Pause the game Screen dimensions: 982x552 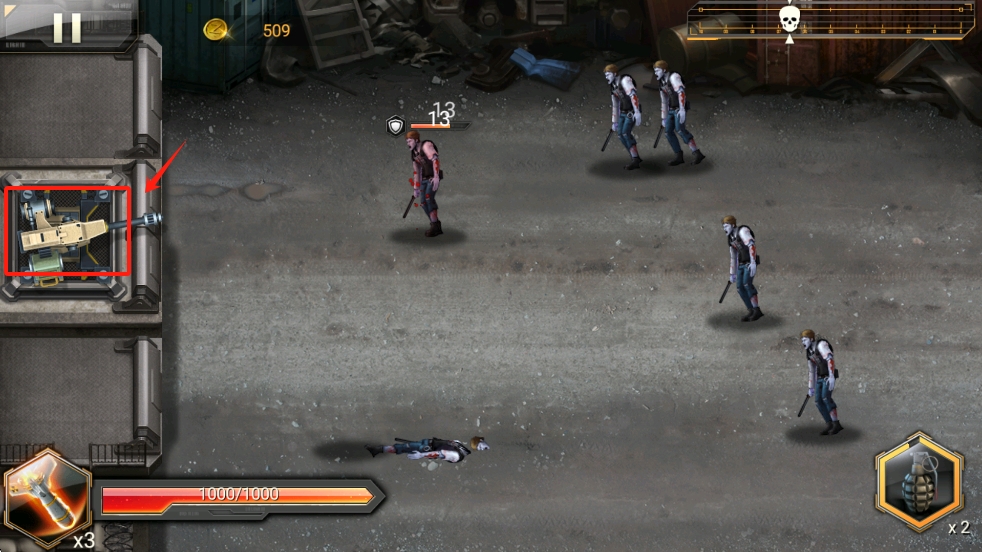(x=67, y=27)
